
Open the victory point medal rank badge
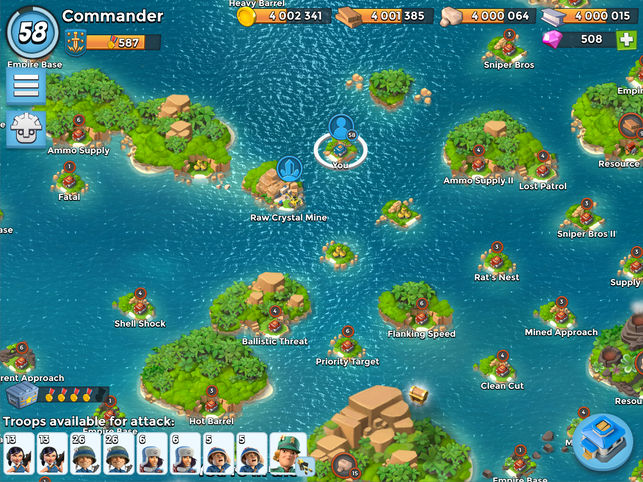(x=75, y=42)
